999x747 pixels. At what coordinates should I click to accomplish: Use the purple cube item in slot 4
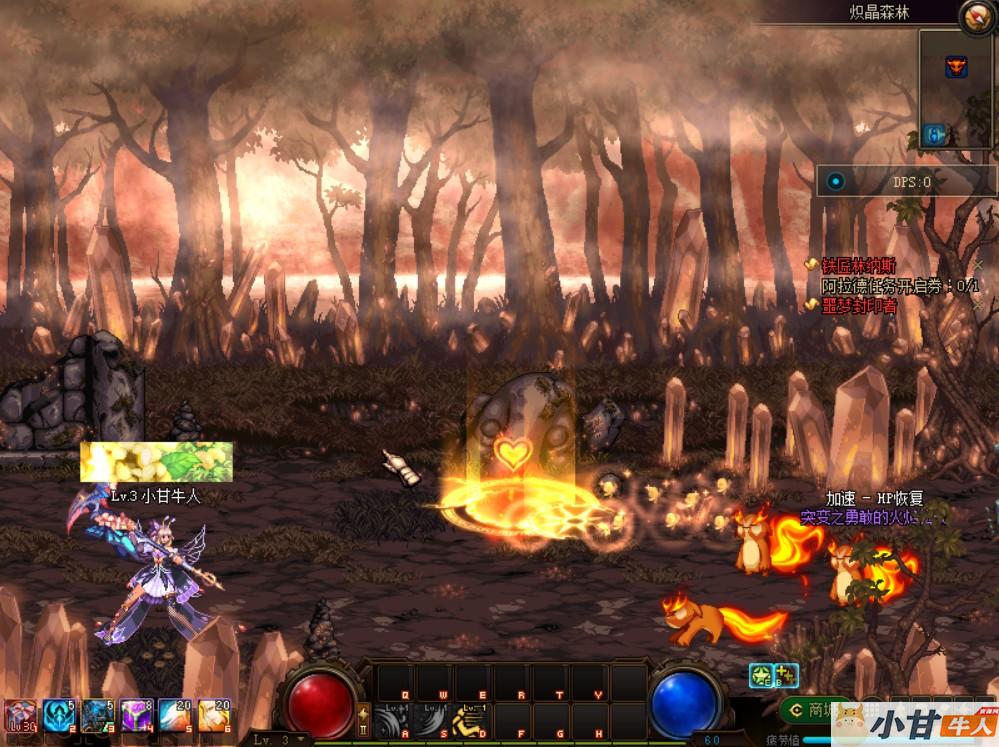click(x=136, y=717)
